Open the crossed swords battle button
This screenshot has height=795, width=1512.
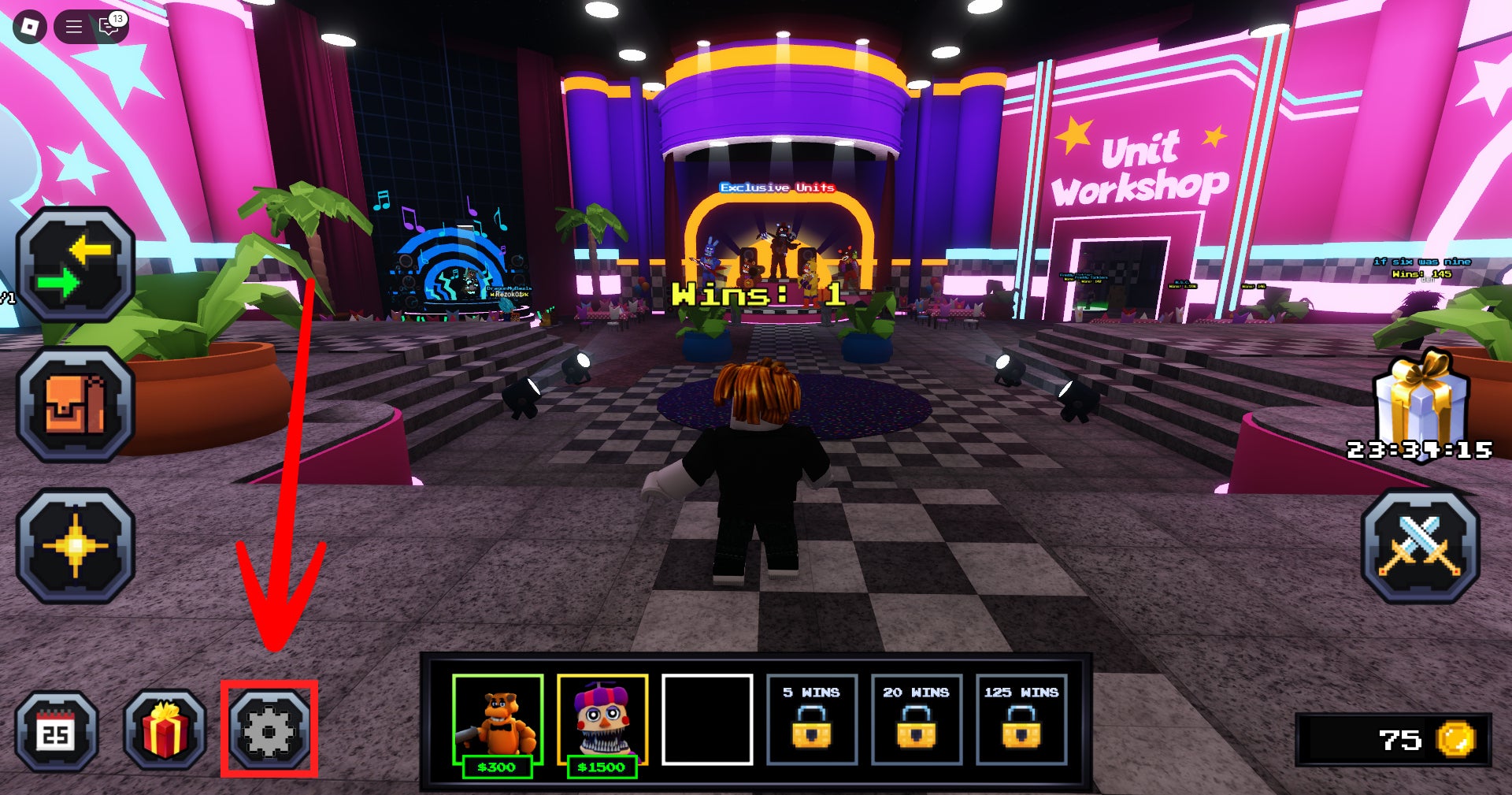1420,546
